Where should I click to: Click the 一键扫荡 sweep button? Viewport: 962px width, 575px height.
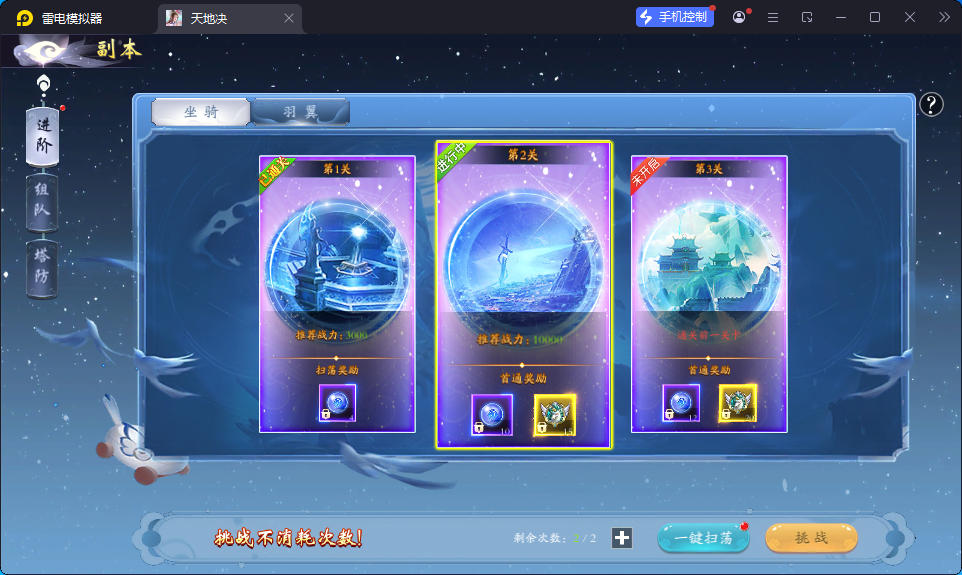702,538
